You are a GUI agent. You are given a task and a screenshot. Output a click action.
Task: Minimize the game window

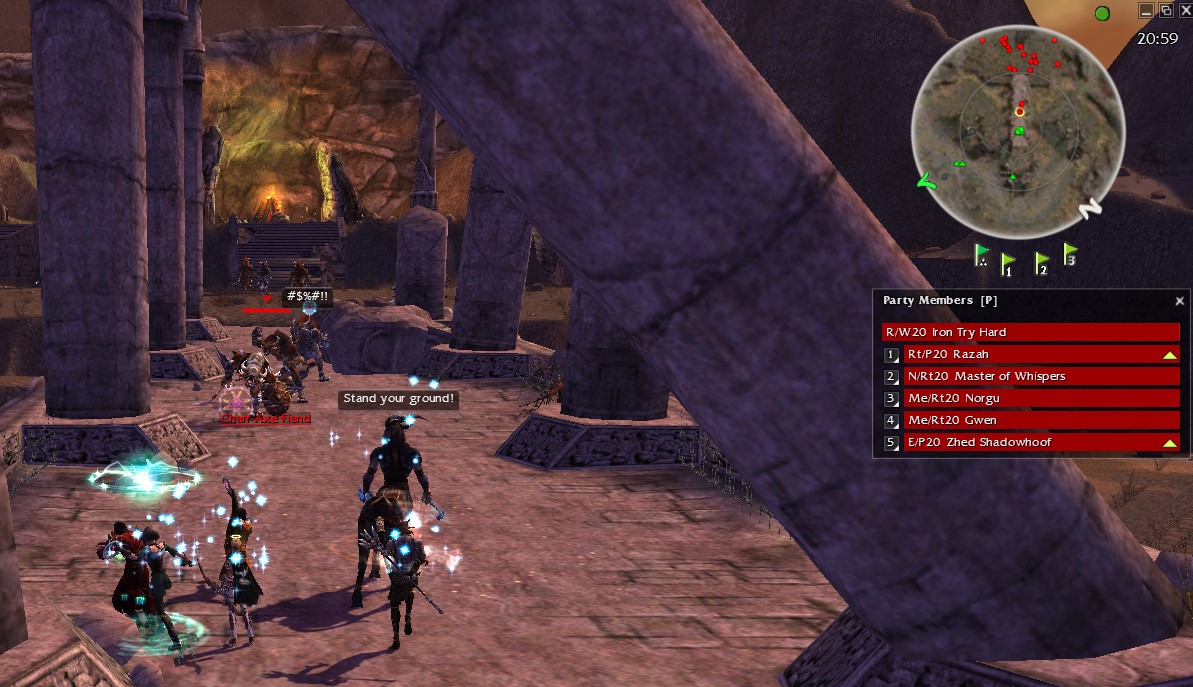tap(1146, 10)
